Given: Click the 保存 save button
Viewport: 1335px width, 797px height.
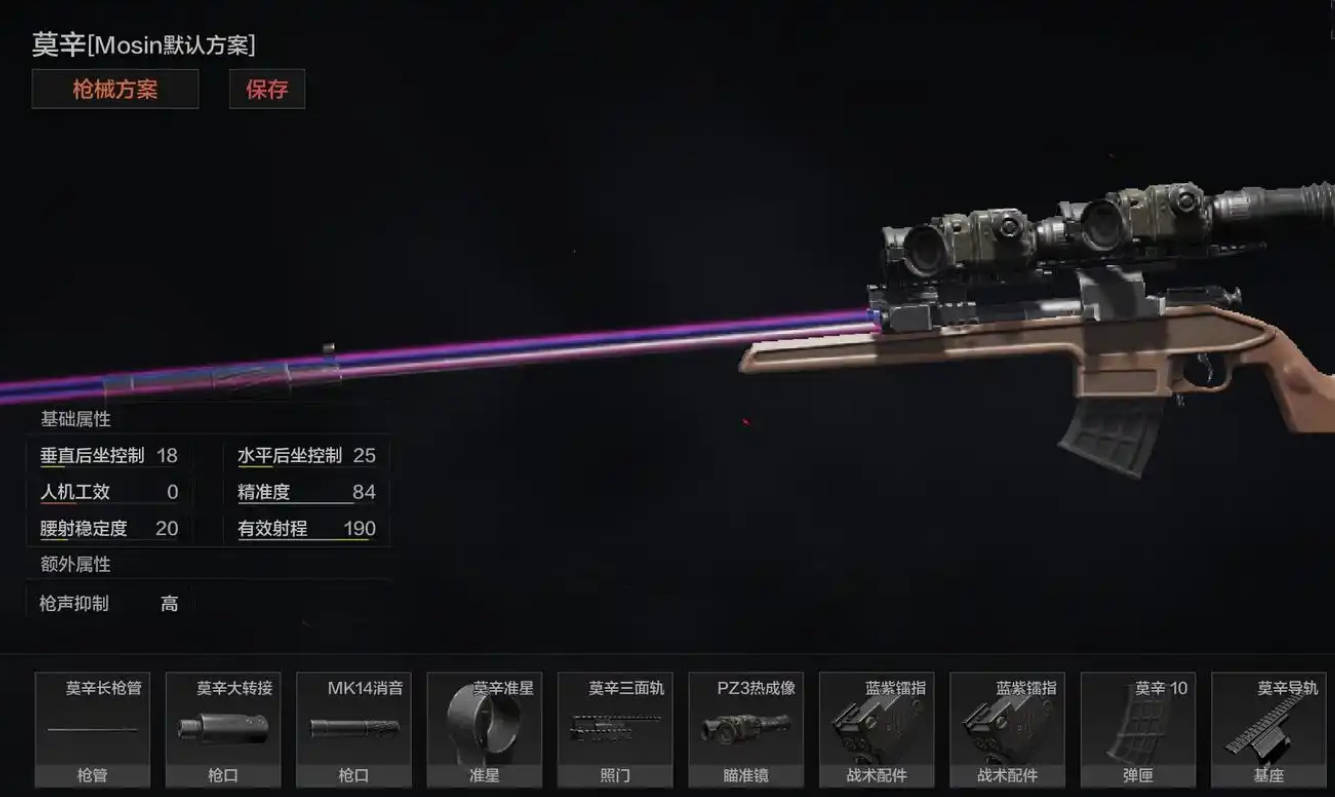Looking at the screenshot, I should [x=267, y=89].
